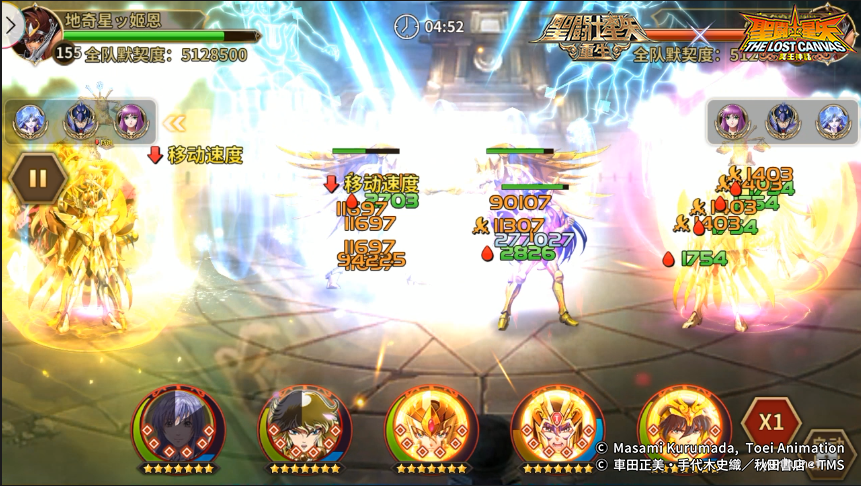Toggle the X1 battle speed
Screen dimensions: 861x486
tap(770, 421)
